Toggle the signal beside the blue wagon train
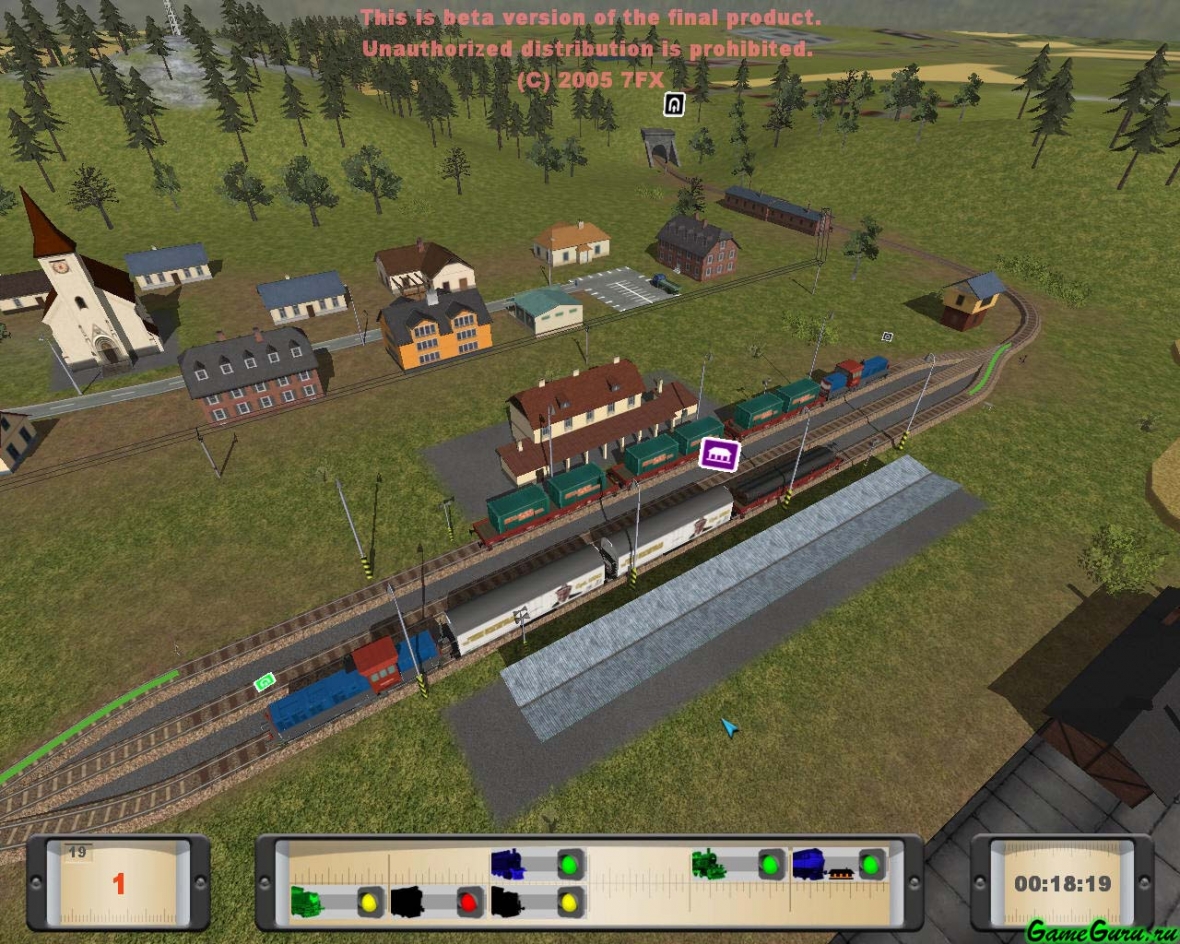The width and height of the screenshot is (1180, 944). click(x=872, y=864)
